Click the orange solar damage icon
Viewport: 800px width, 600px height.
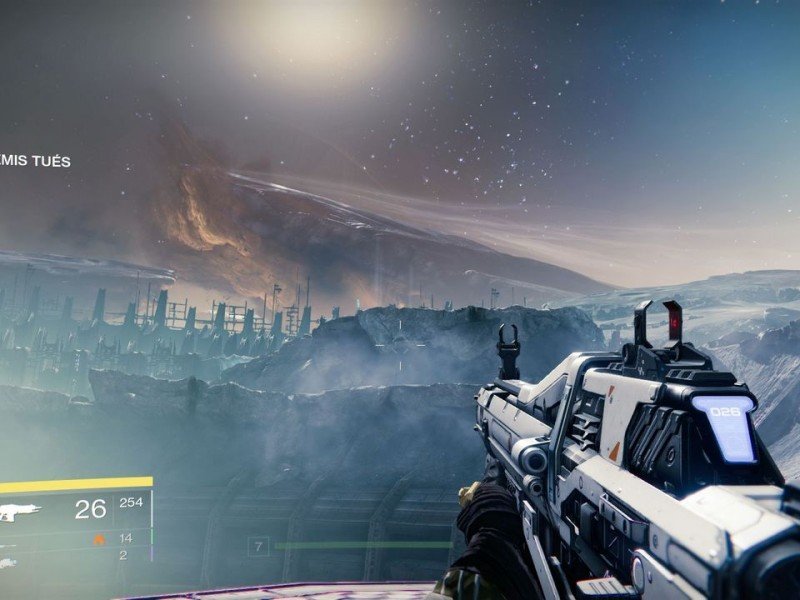(x=99, y=539)
